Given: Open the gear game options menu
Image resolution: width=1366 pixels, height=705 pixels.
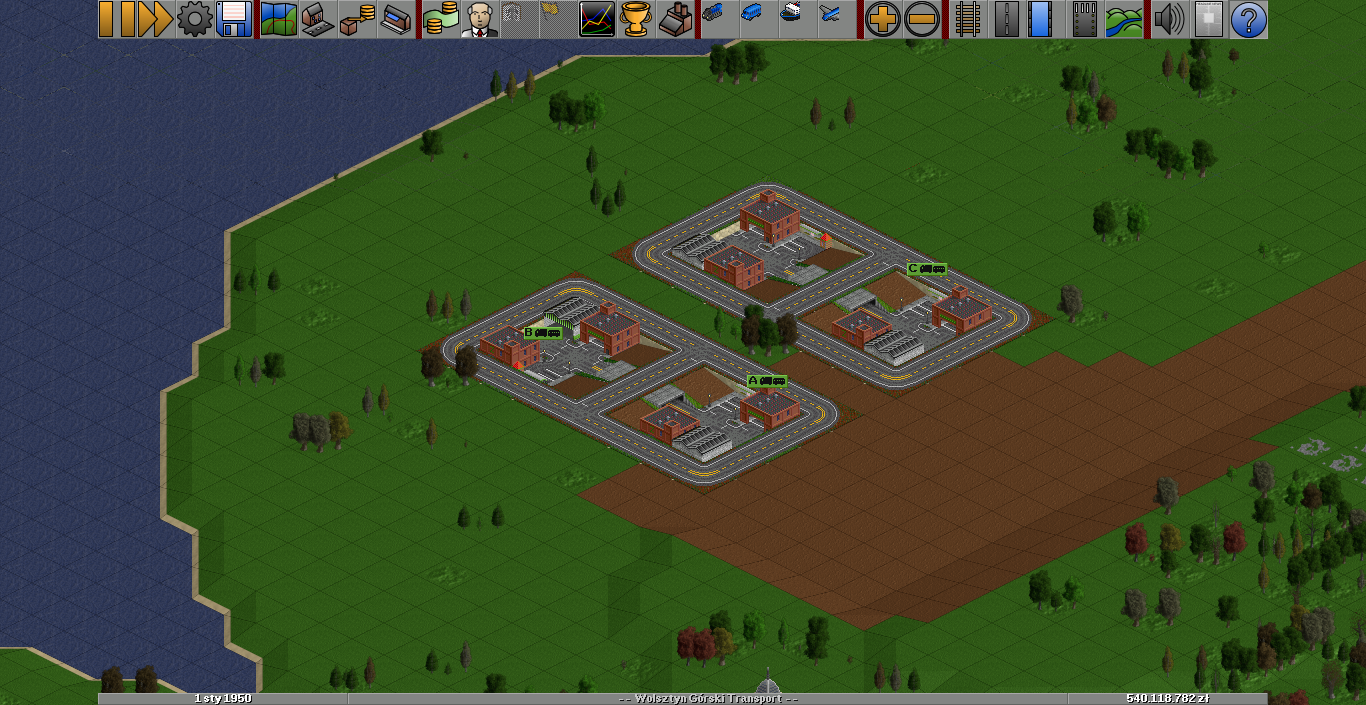Looking at the screenshot, I should (x=194, y=19).
